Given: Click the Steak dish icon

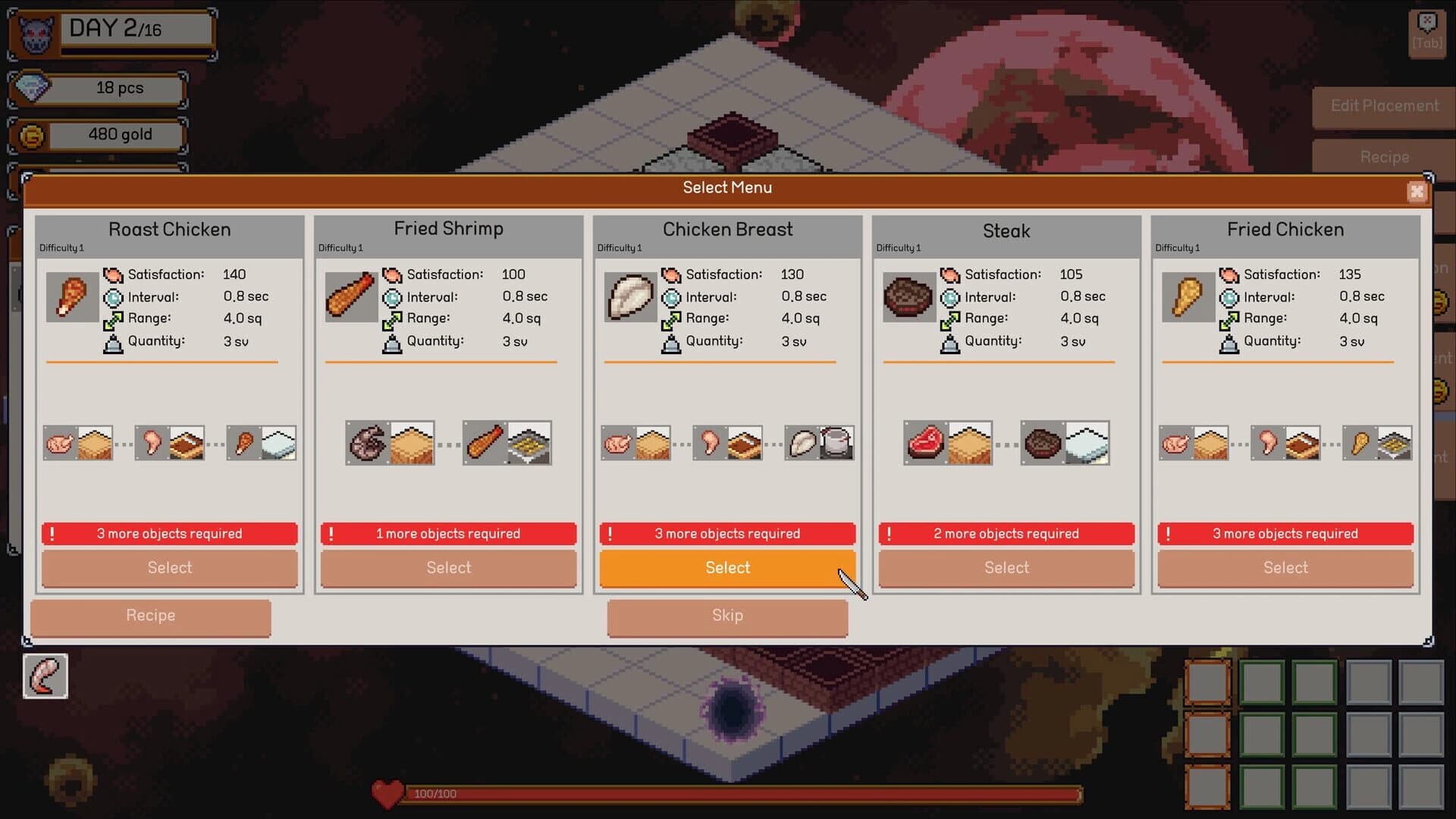Looking at the screenshot, I should [x=908, y=297].
